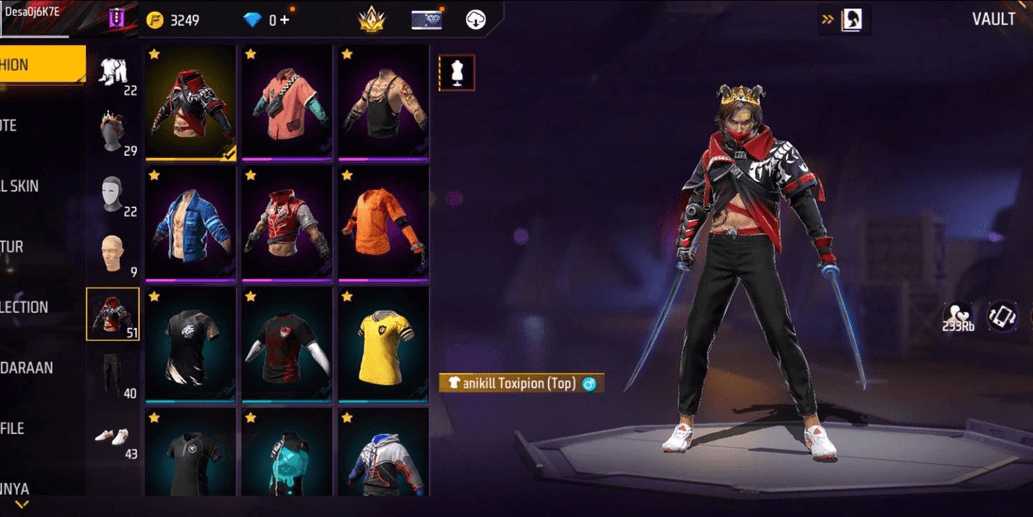Open the white face mask category

[x=114, y=195]
